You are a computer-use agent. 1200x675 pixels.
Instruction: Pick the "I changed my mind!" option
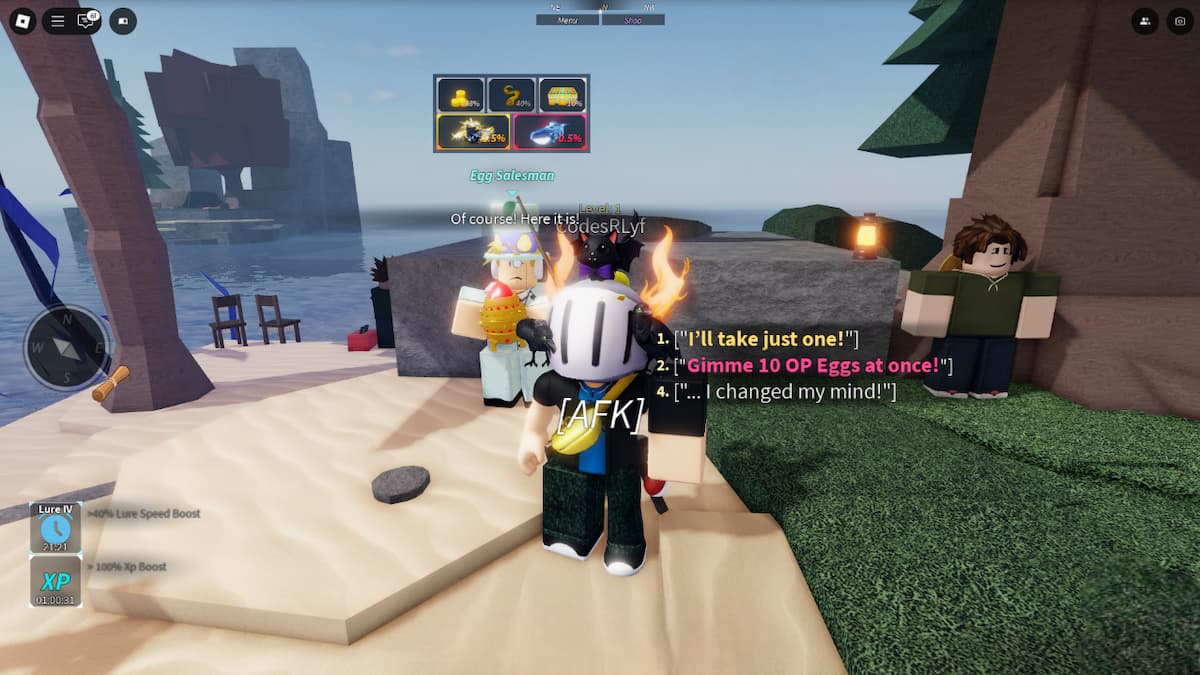coord(785,392)
